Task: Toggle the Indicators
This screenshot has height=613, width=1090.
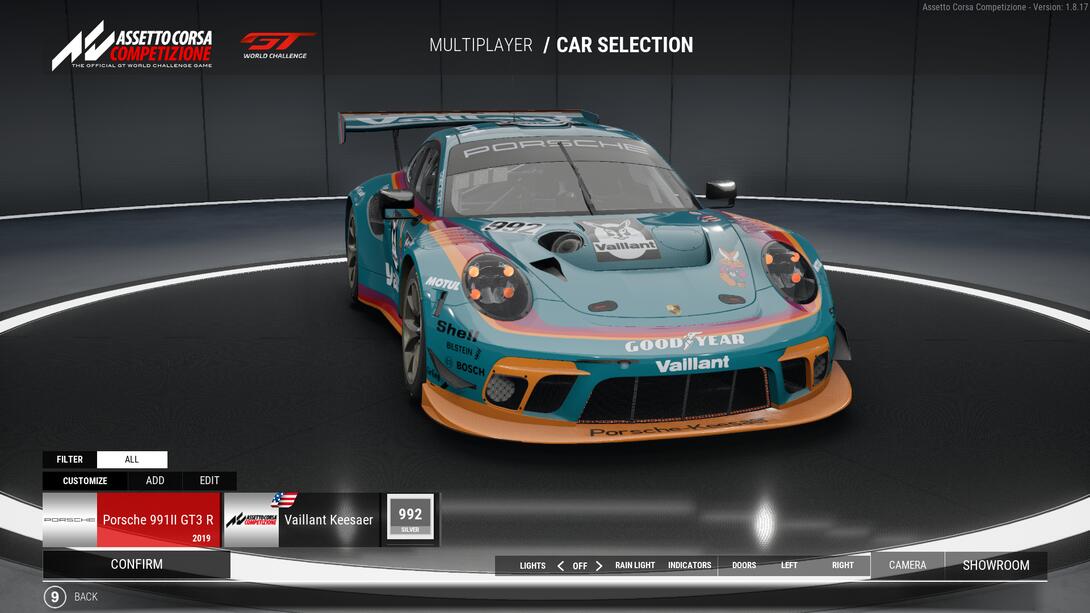Action: 690,566
